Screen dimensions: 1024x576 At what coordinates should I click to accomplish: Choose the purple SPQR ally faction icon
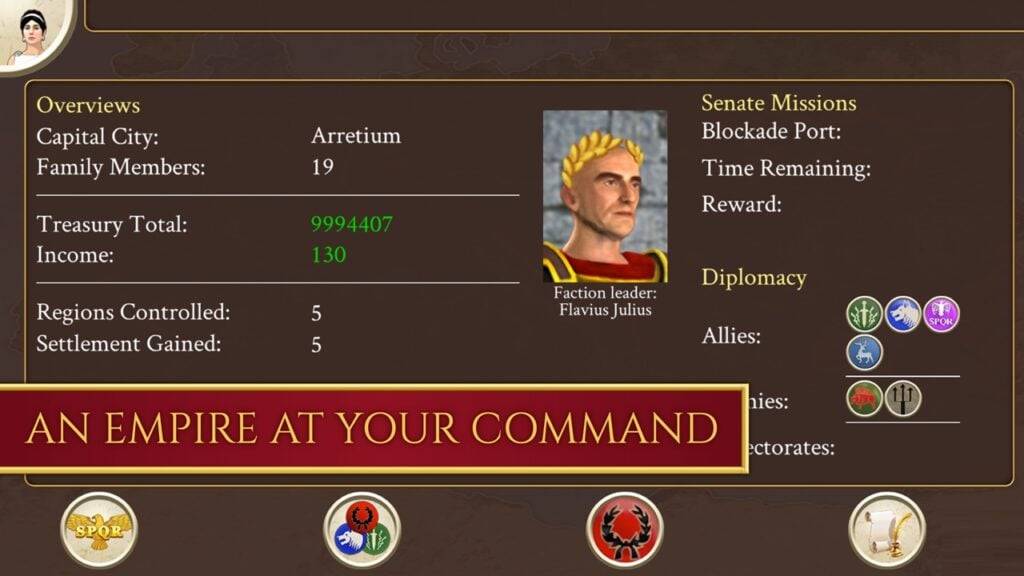[941, 314]
